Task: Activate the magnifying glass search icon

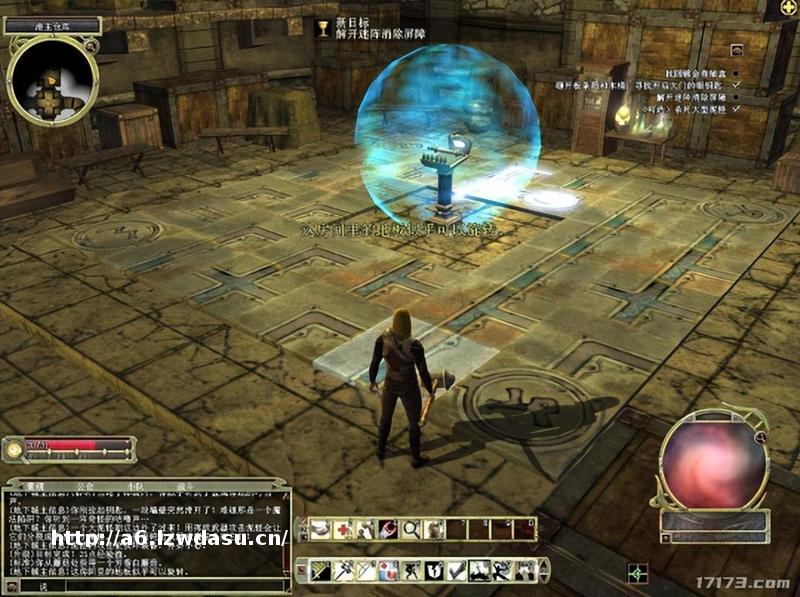Action: click(412, 529)
